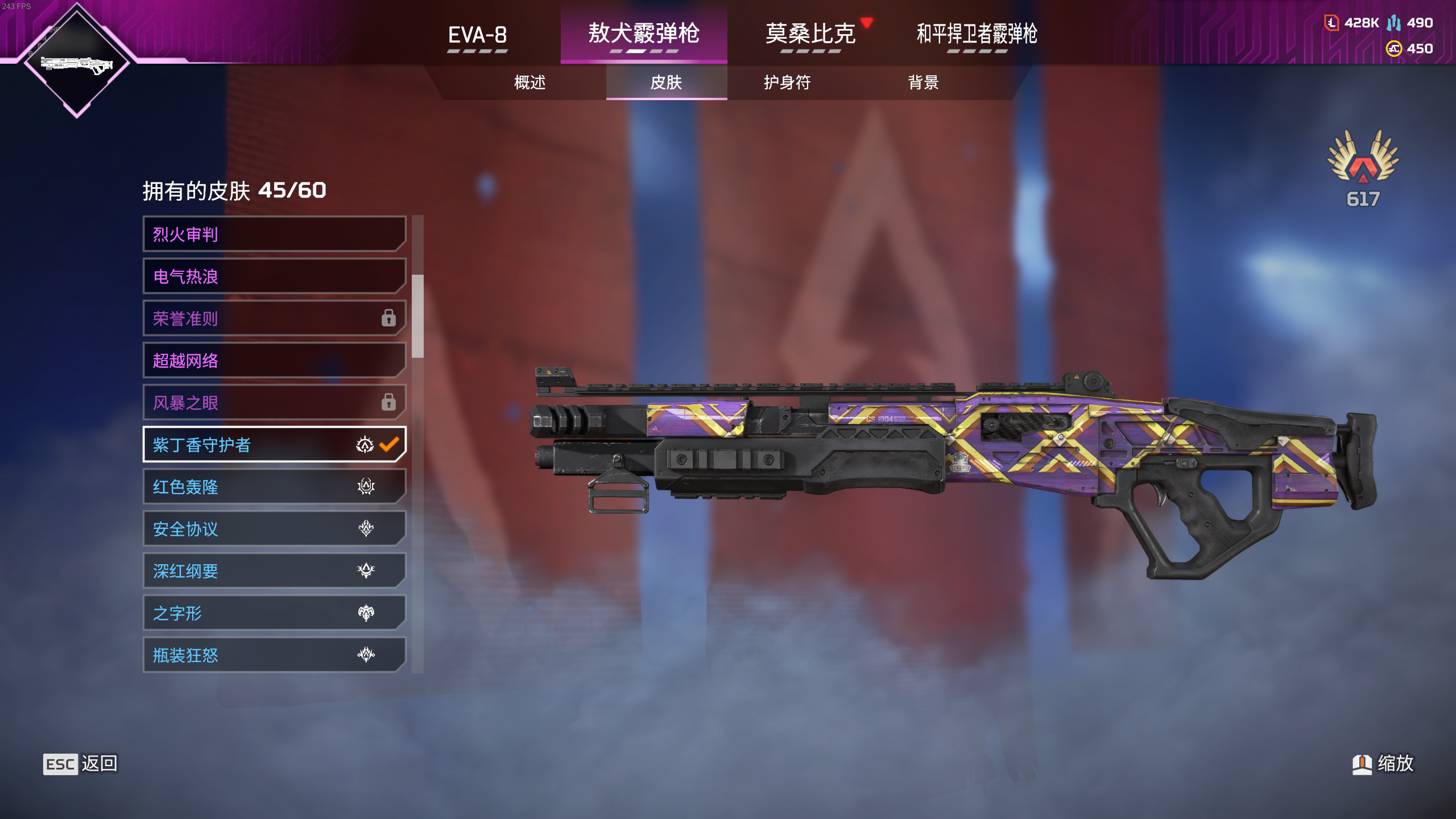Choose the 烈火审判 skin
Screen dimensions: 1456x819
point(274,234)
